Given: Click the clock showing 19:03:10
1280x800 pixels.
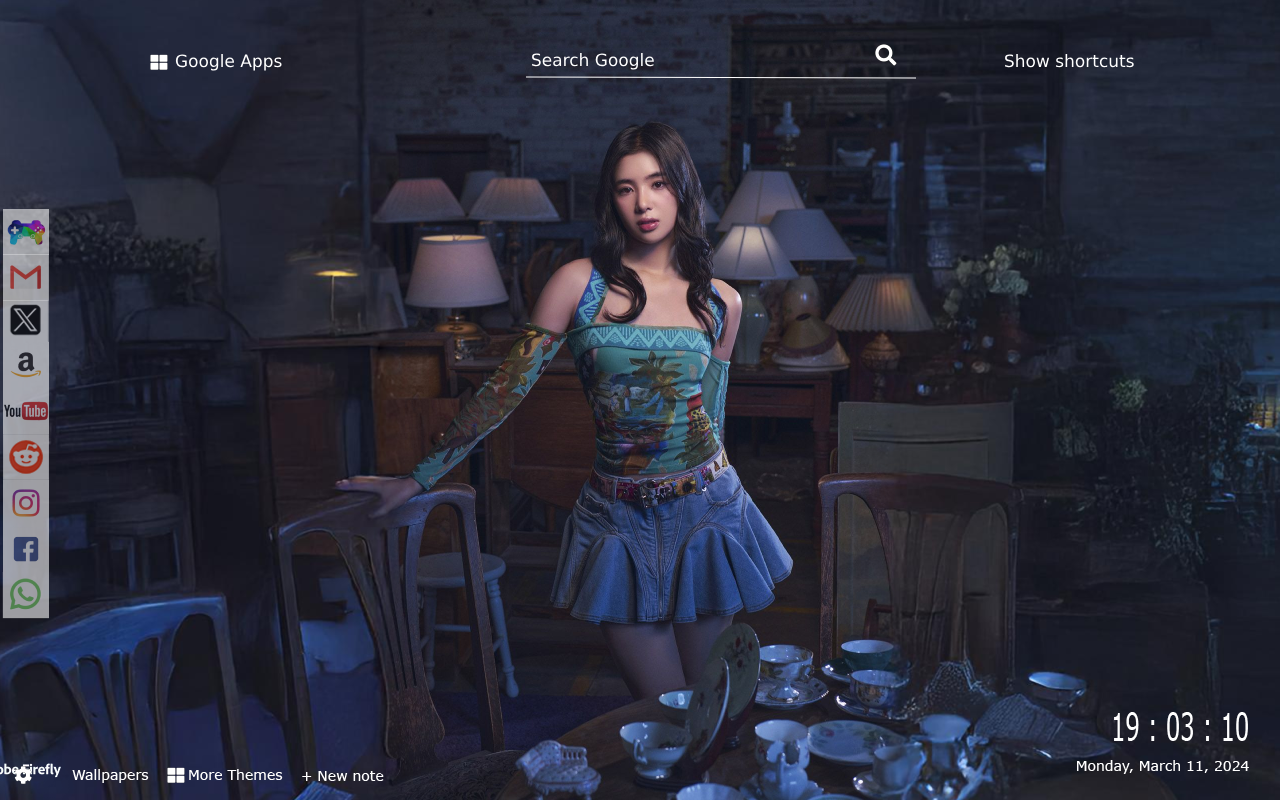Looking at the screenshot, I should pyautogui.click(x=1180, y=726).
